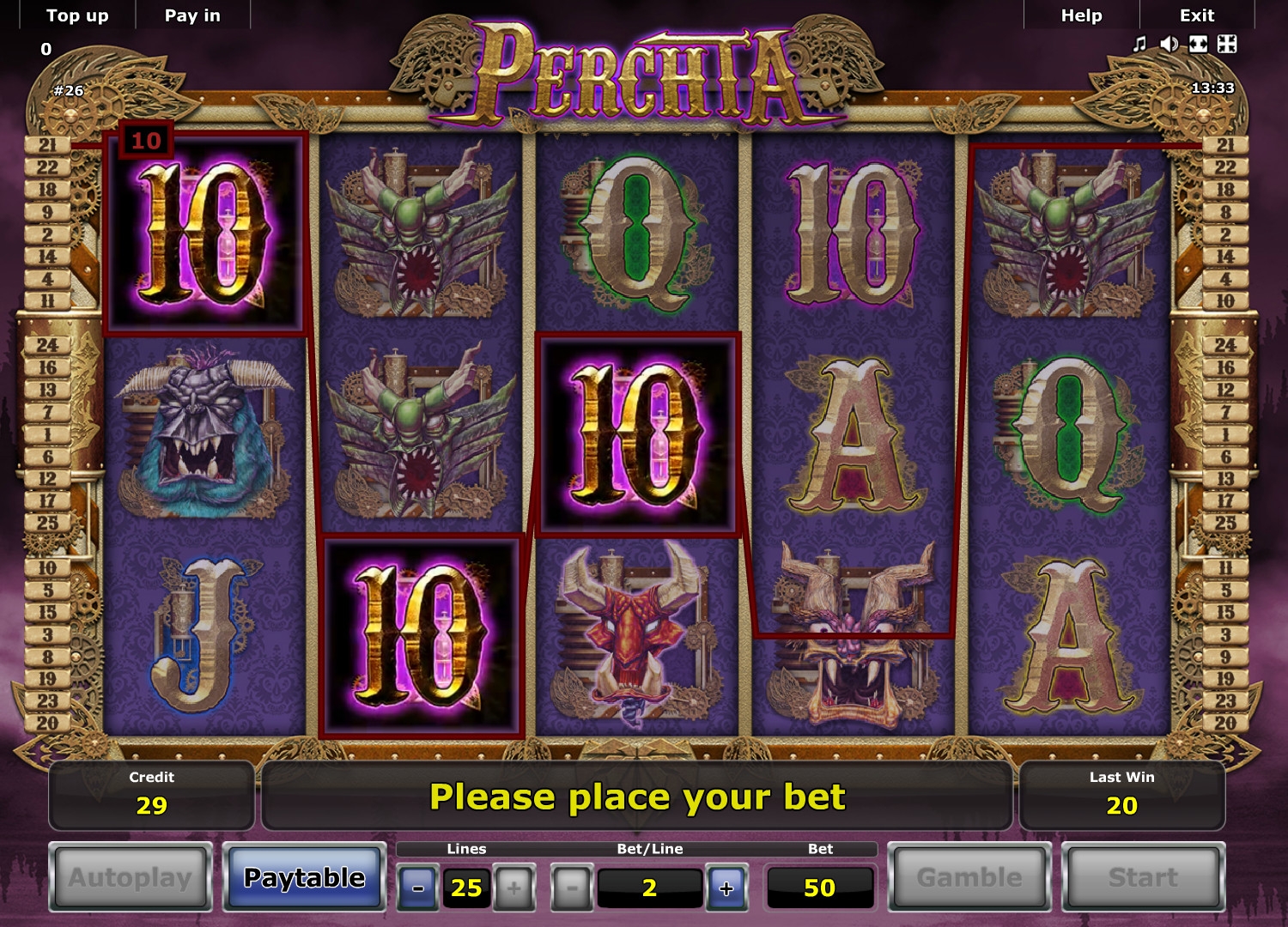The height and width of the screenshot is (927, 1288).
Task: Decrease the number of Lines
Action: coord(417,888)
